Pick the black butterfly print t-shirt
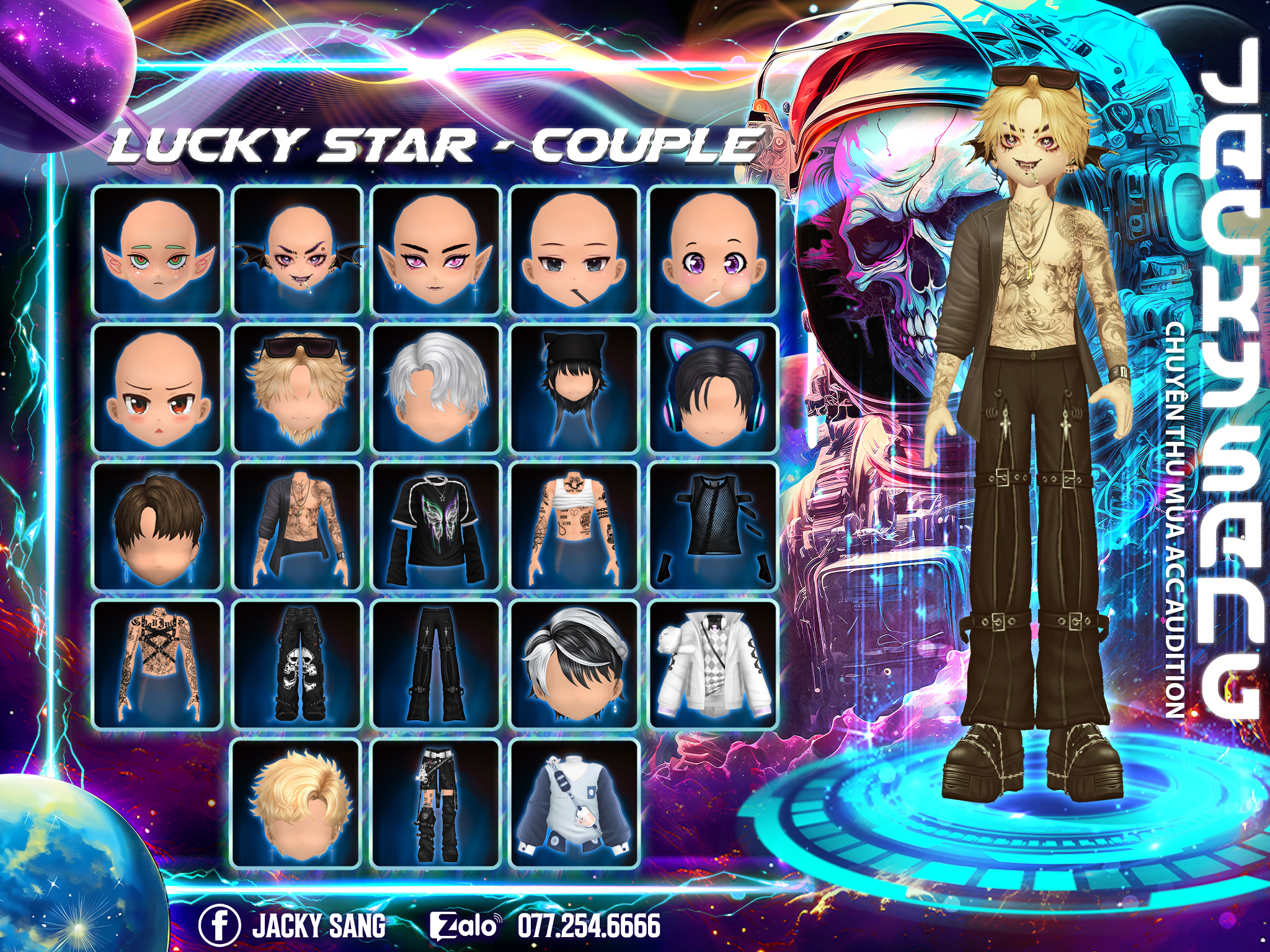The width and height of the screenshot is (1270, 952). click(436, 527)
